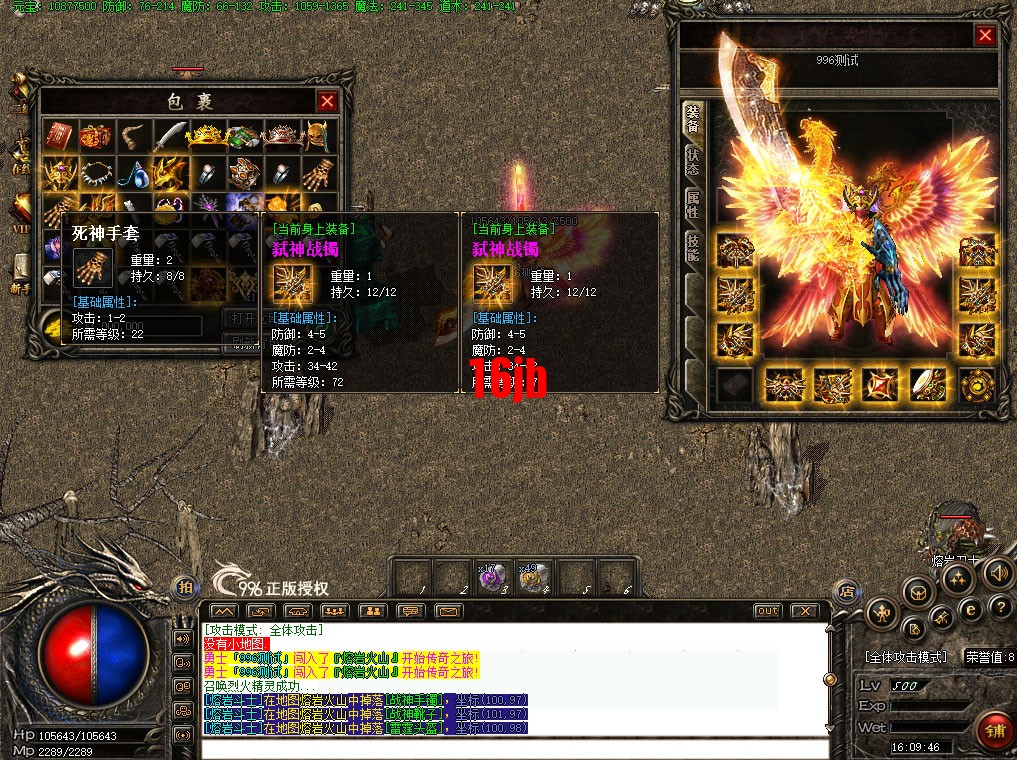Pick the red gift box item

(x=95, y=135)
